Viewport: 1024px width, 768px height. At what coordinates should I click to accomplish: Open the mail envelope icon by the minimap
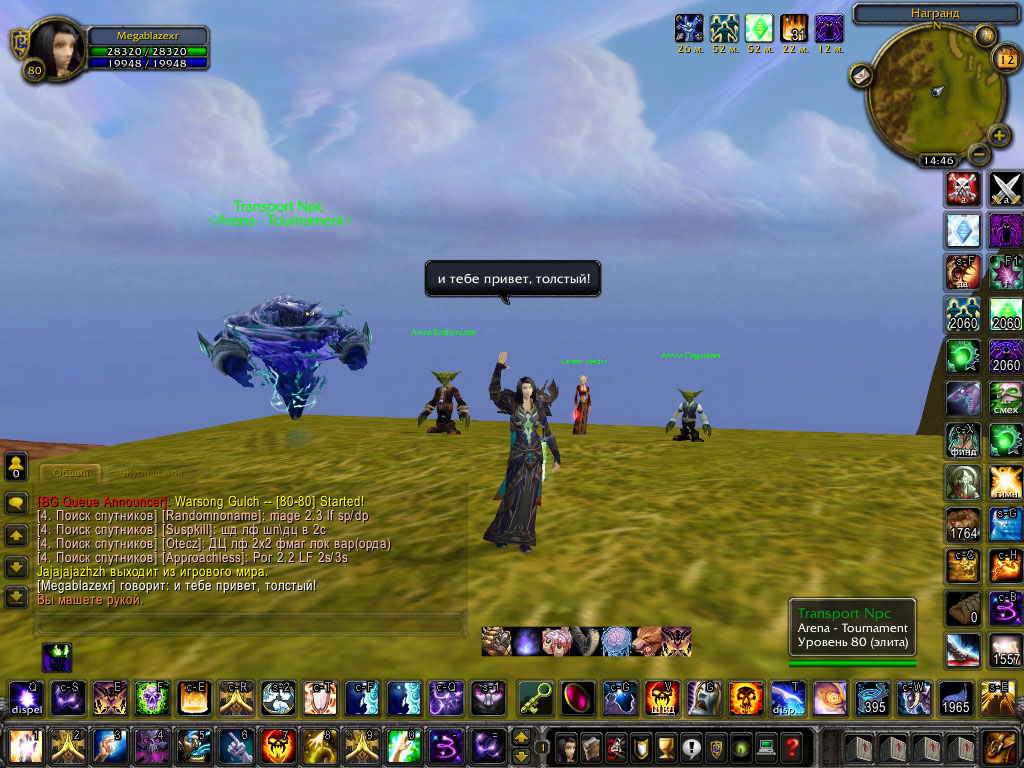(861, 75)
